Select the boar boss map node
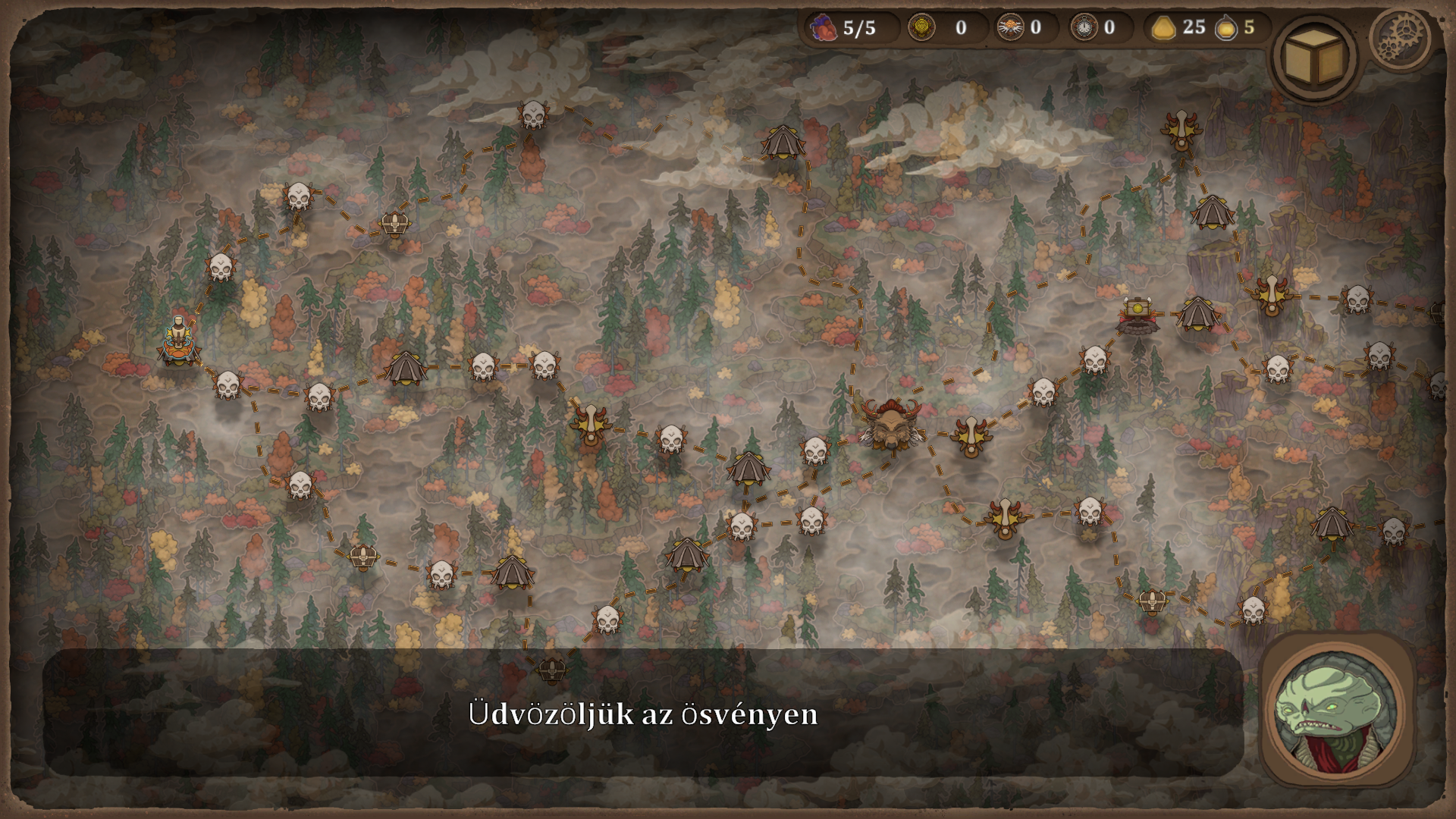 [x=890, y=425]
